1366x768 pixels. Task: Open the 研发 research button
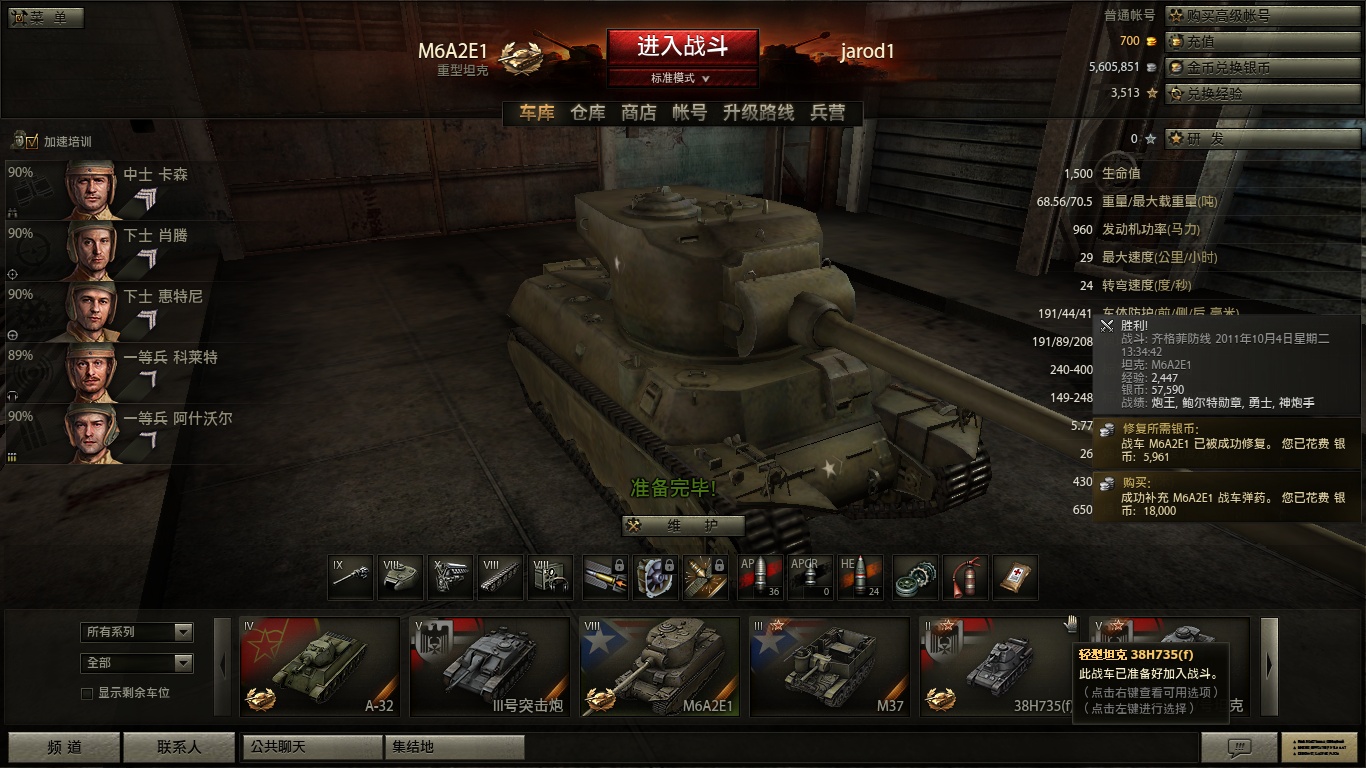pos(1260,139)
